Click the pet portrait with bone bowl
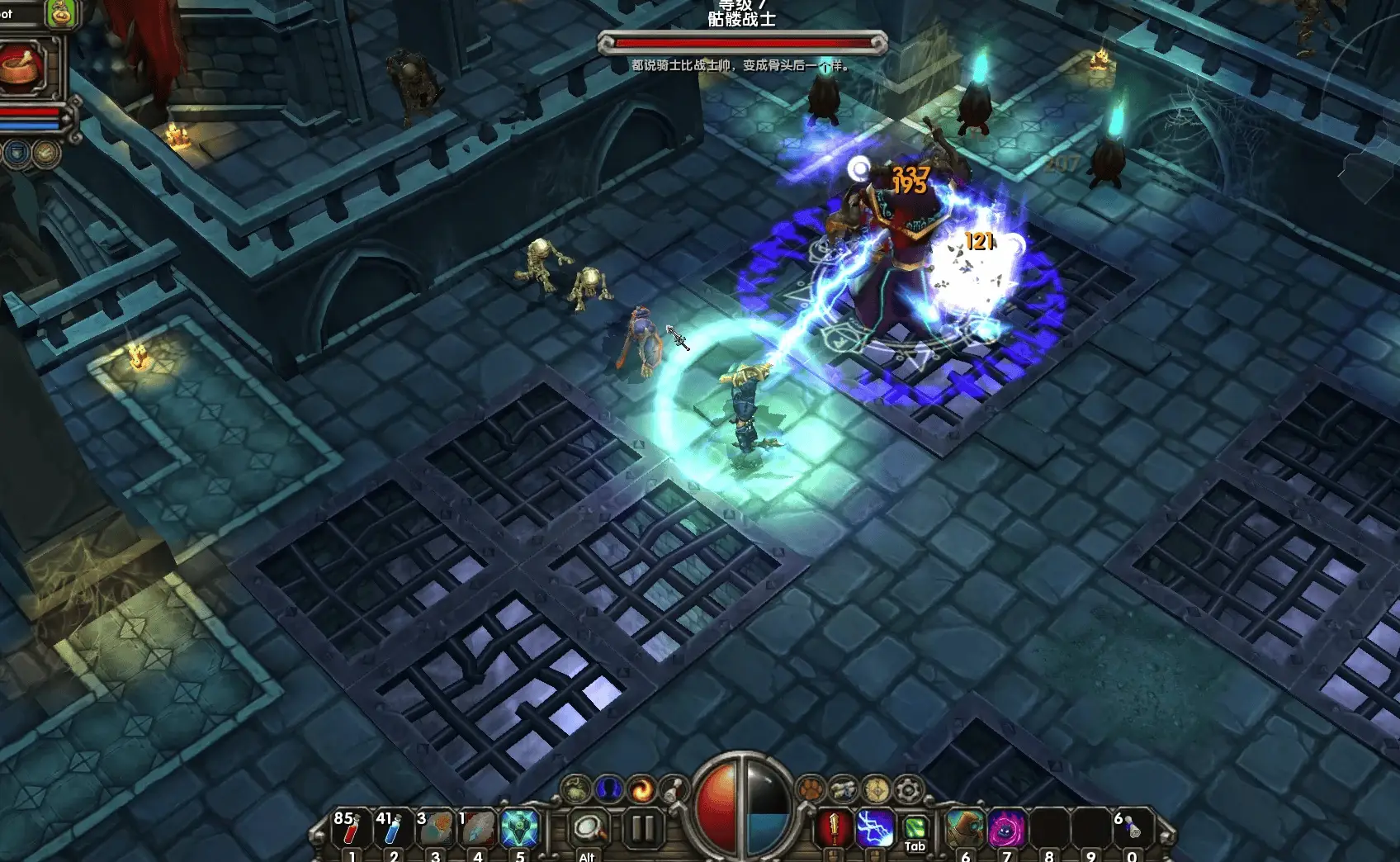 pos(21,68)
